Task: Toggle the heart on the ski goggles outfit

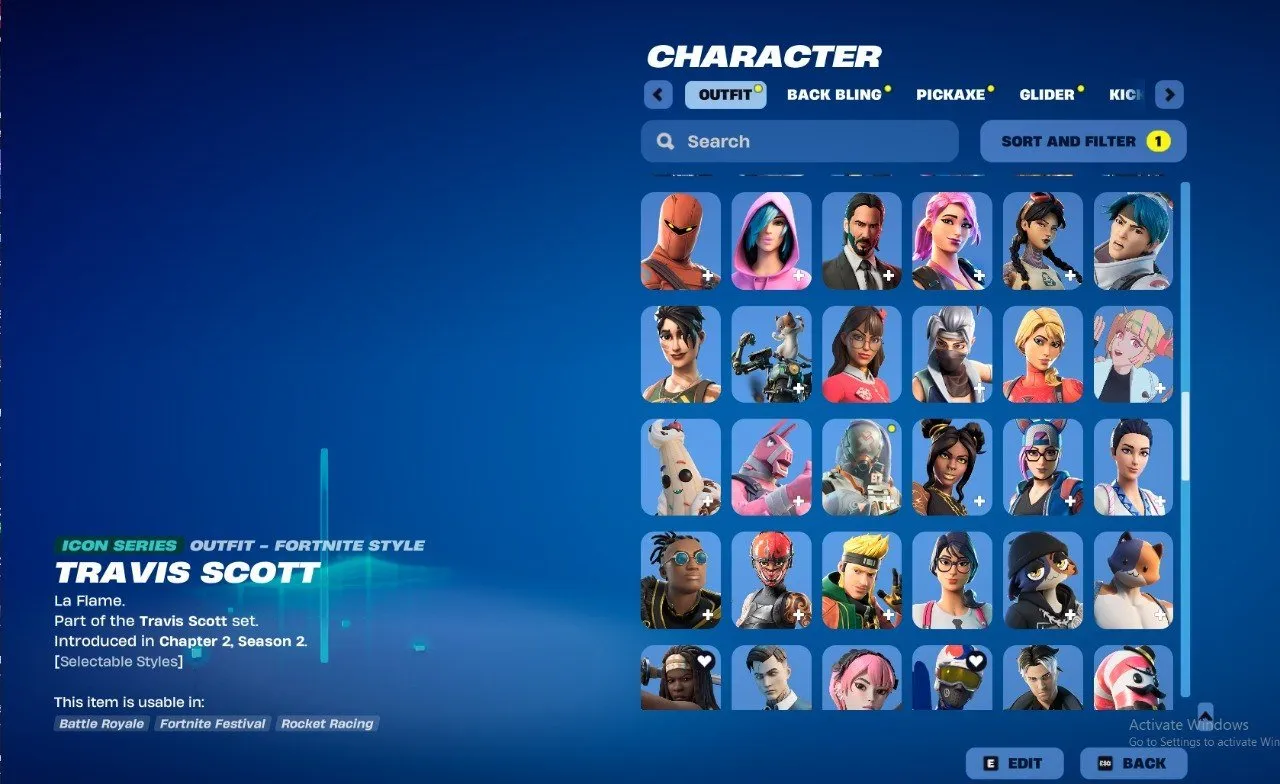Action: coord(975,660)
